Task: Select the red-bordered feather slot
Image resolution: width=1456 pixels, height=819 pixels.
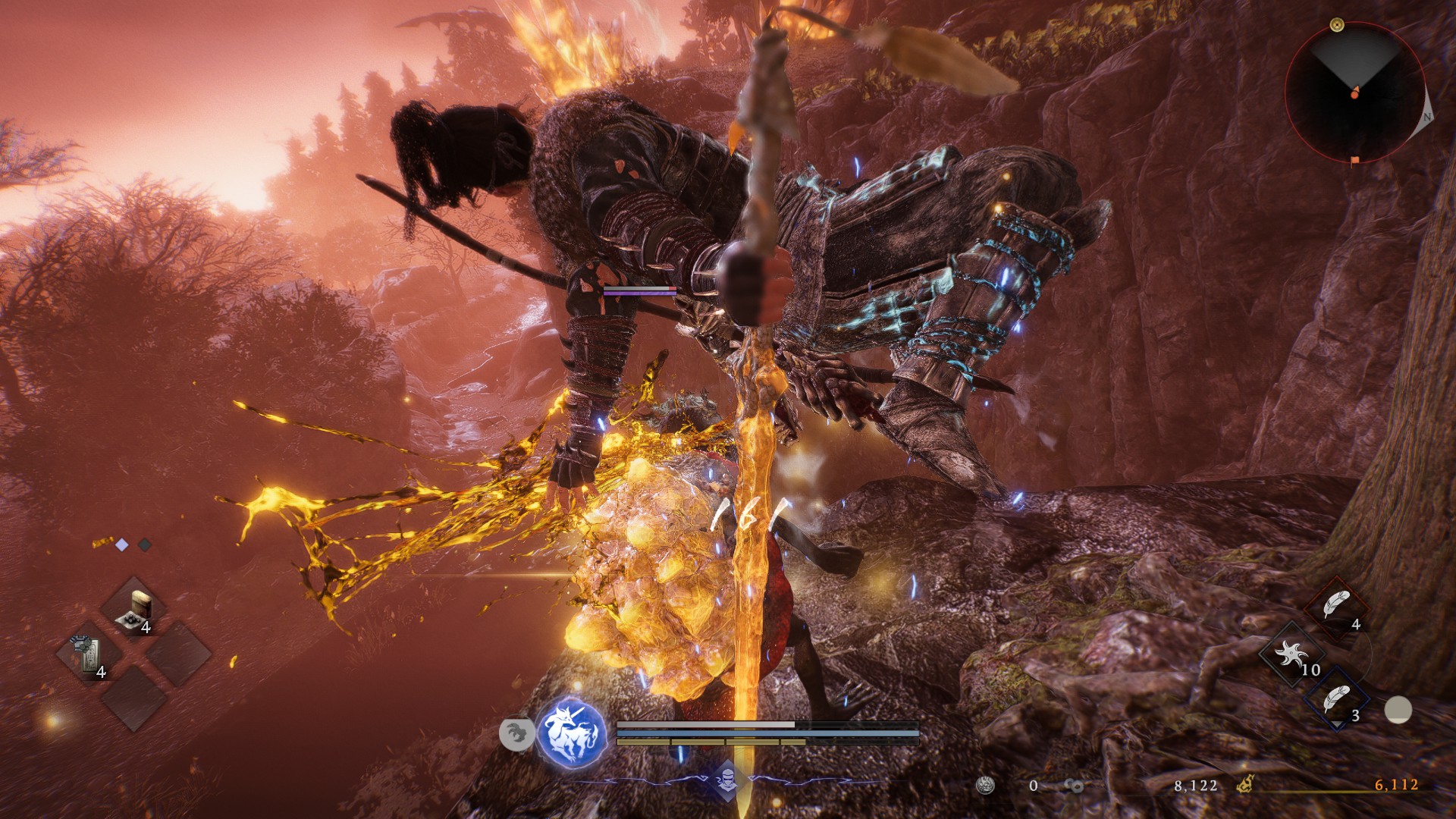Action: tap(1336, 608)
